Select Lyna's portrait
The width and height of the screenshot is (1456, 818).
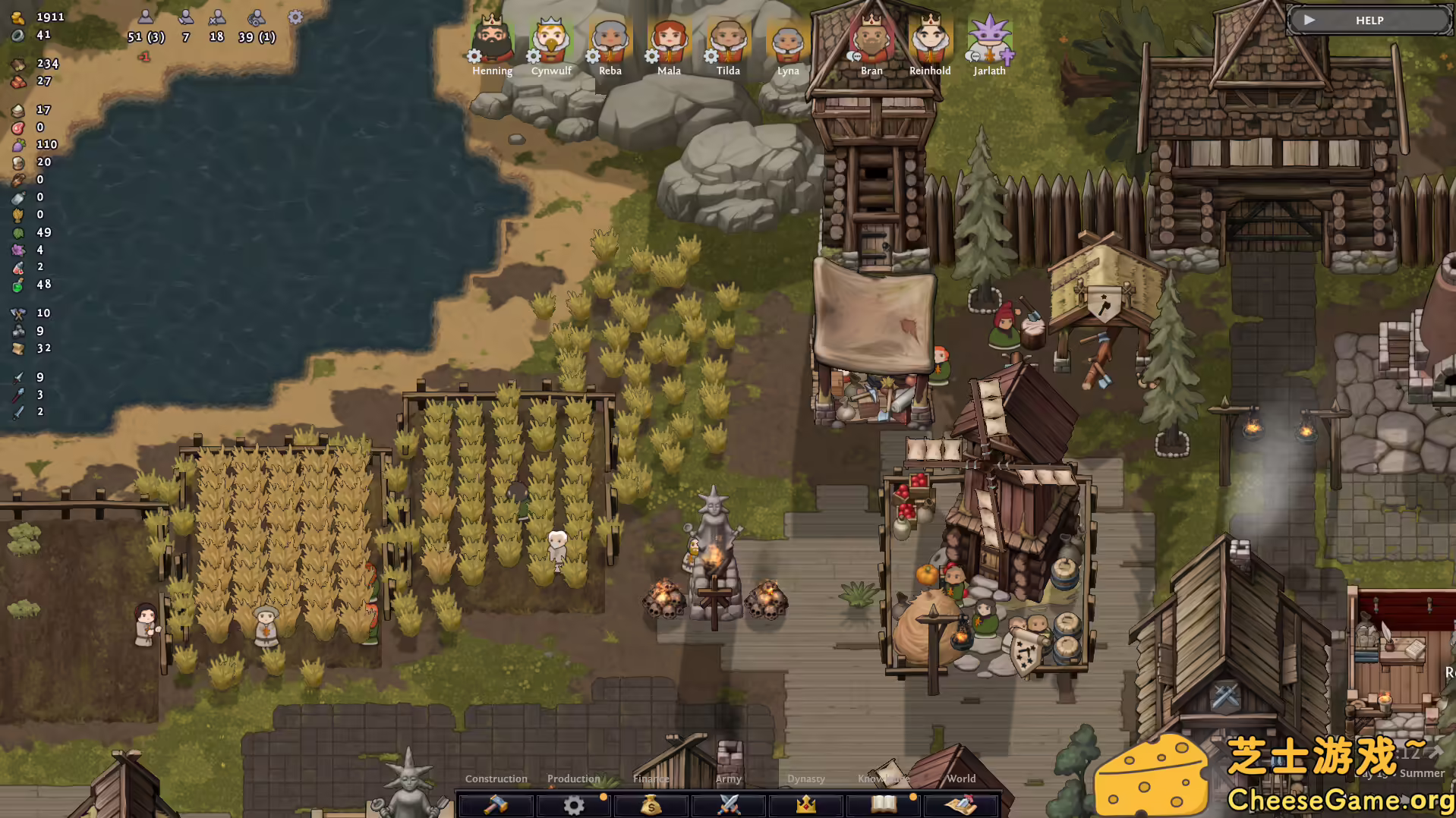[787, 41]
